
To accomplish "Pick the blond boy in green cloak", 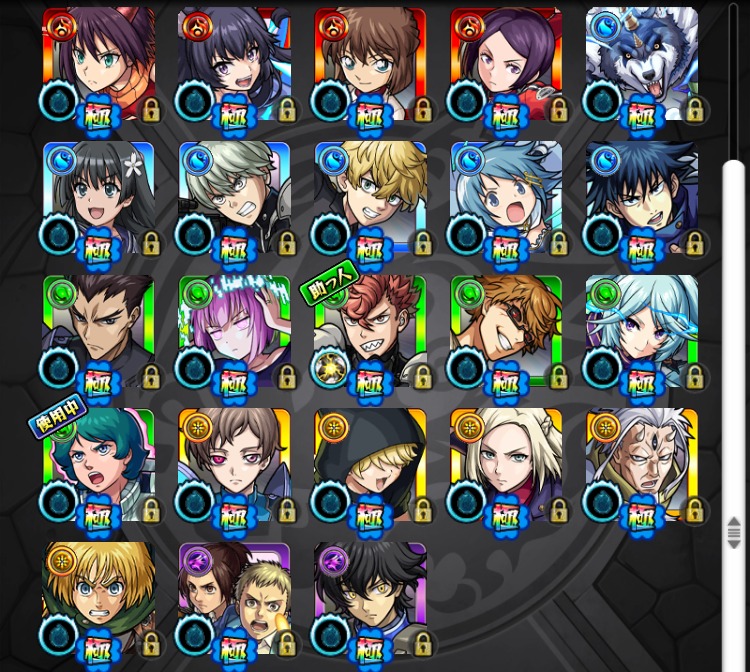I will 98,598.
